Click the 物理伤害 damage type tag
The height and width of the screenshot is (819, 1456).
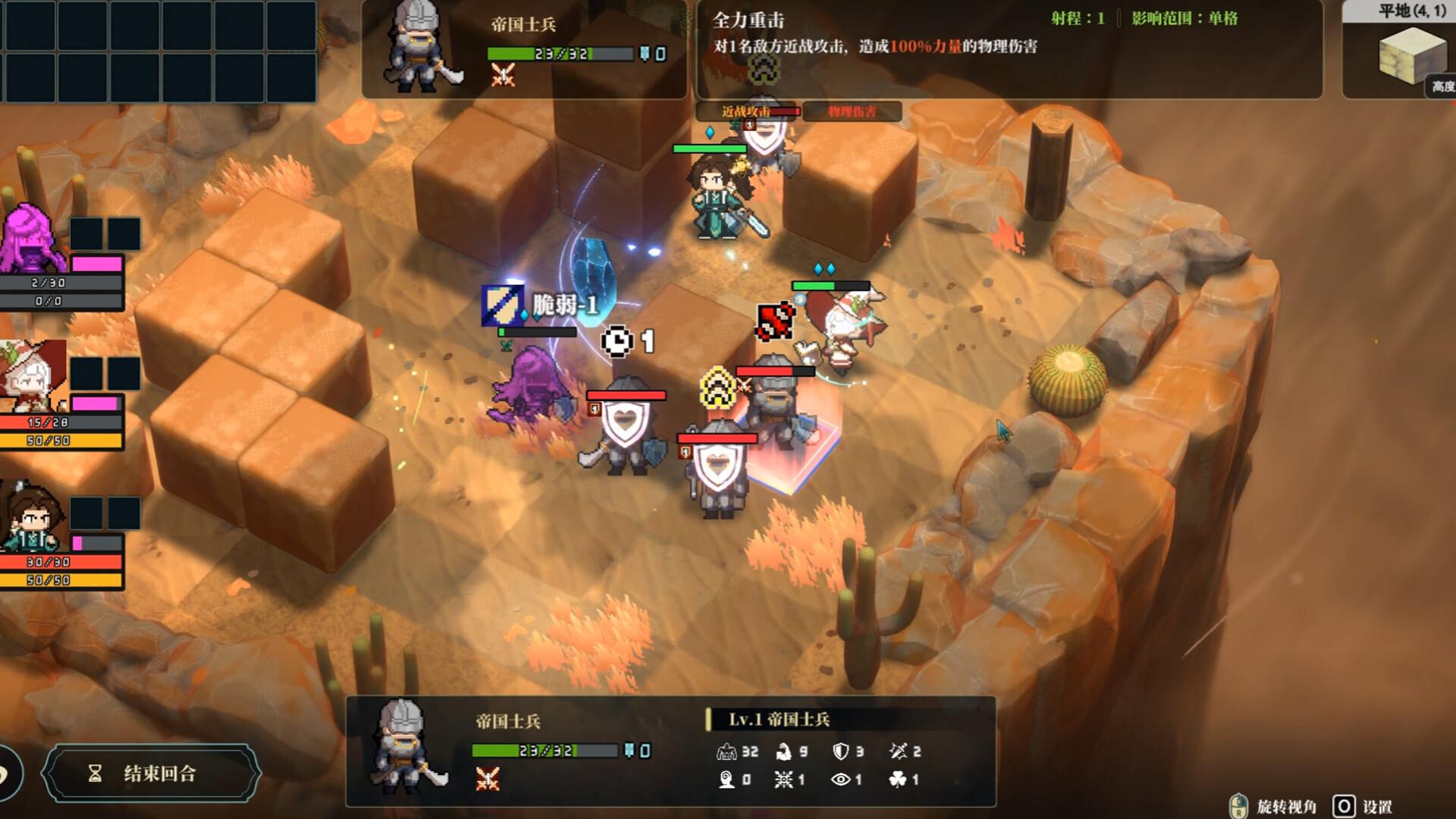pyautogui.click(x=852, y=111)
